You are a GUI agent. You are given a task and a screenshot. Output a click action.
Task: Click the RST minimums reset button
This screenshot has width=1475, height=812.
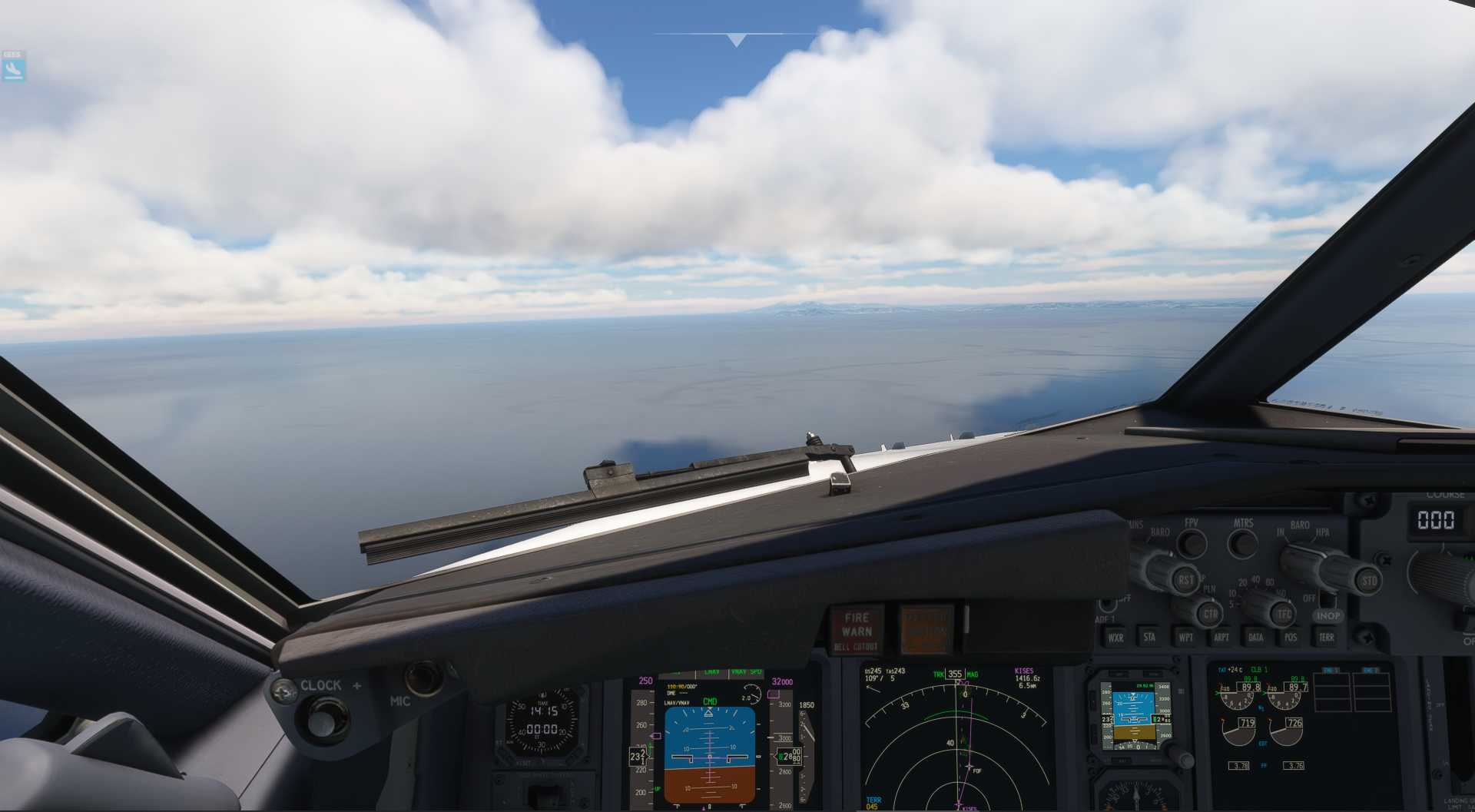pyautogui.click(x=1185, y=580)
